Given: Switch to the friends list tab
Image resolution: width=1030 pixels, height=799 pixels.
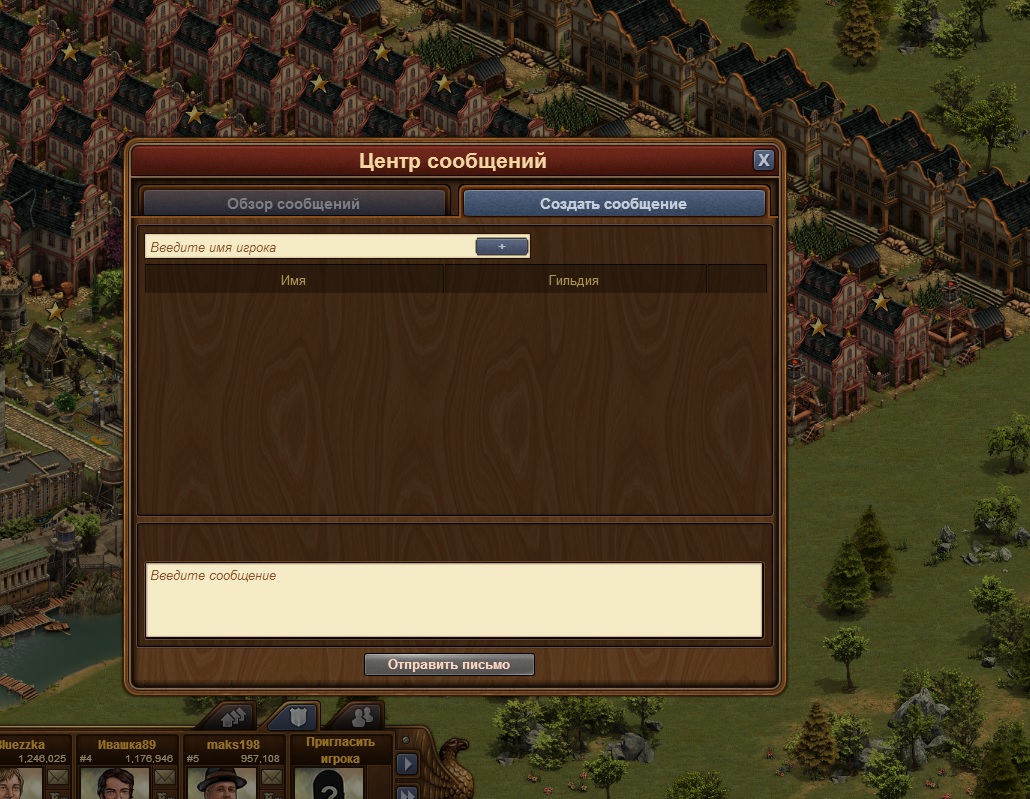Looking at the screenshot, I should tap(363, 716).
